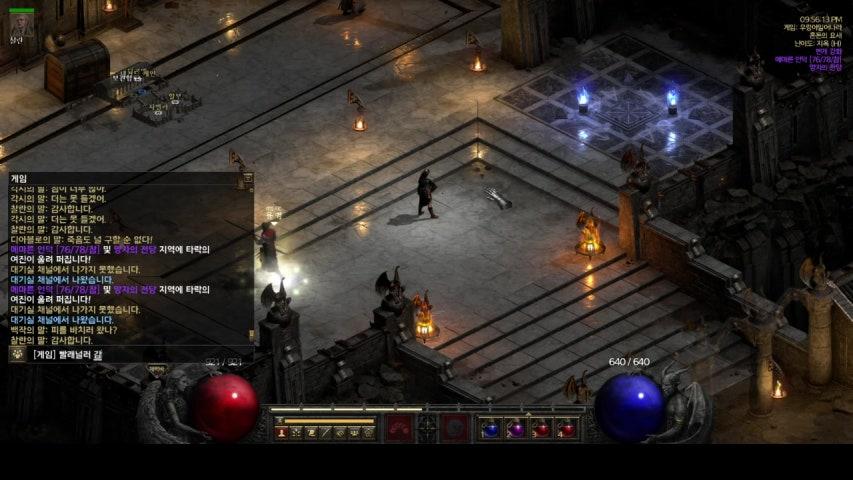
Task: Use the fourth belt potion
Action: 567,429
